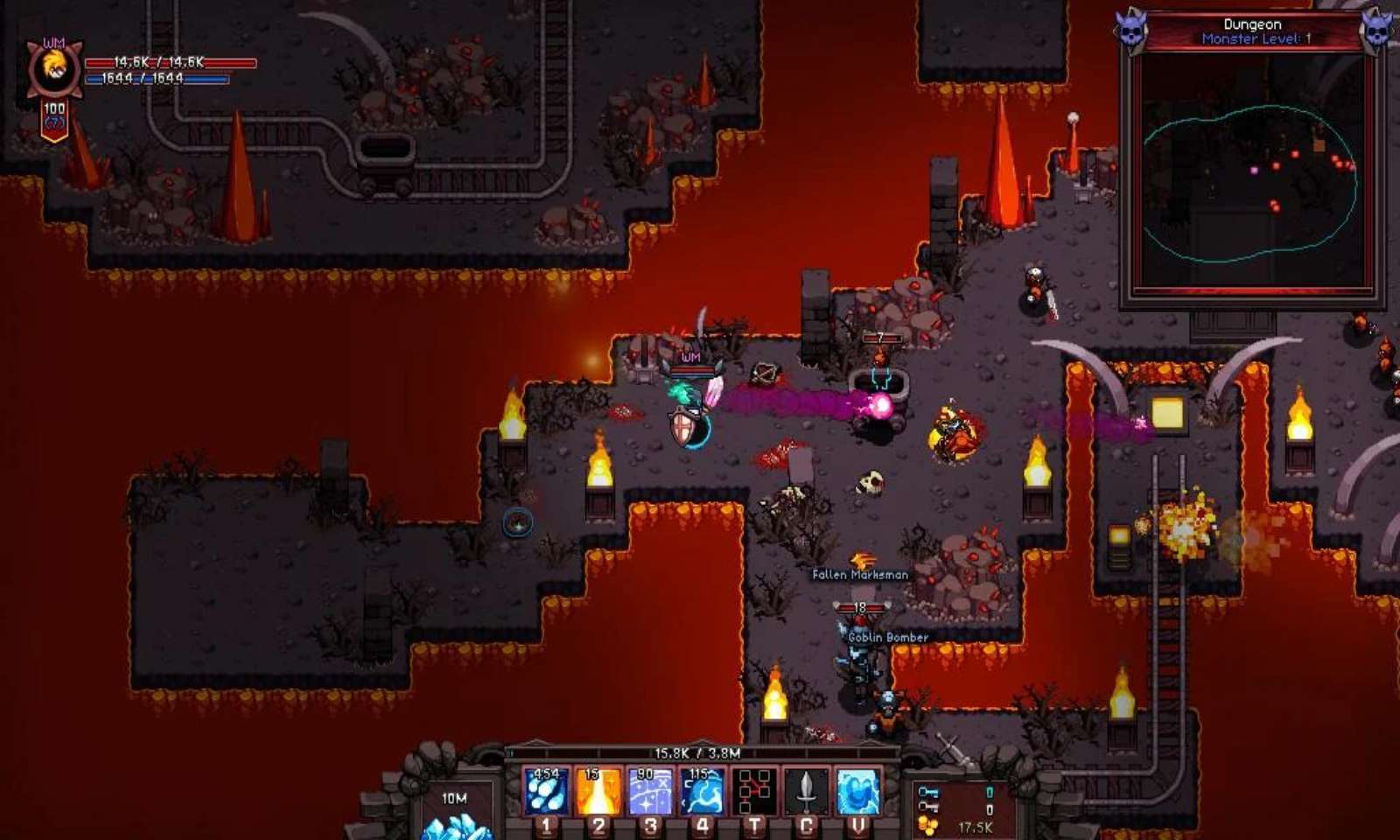
Task: Activate the ice shards ability in slot 1
Action: [x=547, y=791]
